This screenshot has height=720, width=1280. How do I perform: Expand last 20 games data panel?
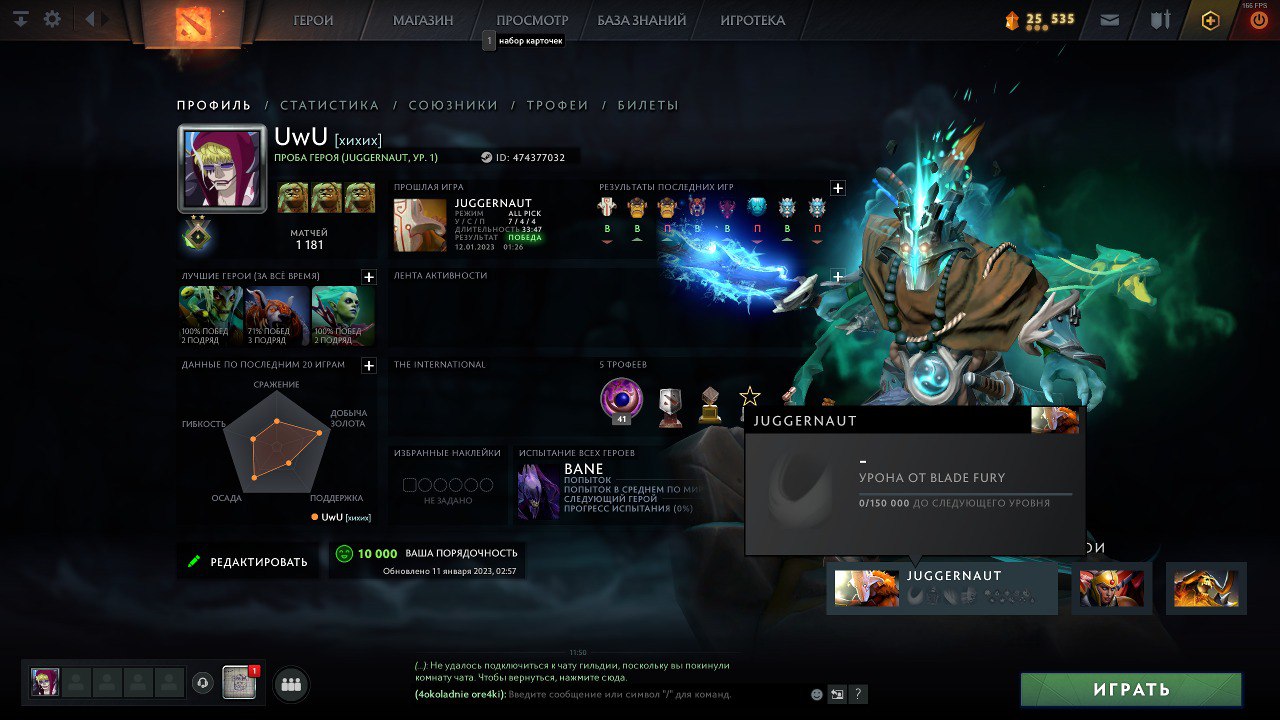coord(367,366)
